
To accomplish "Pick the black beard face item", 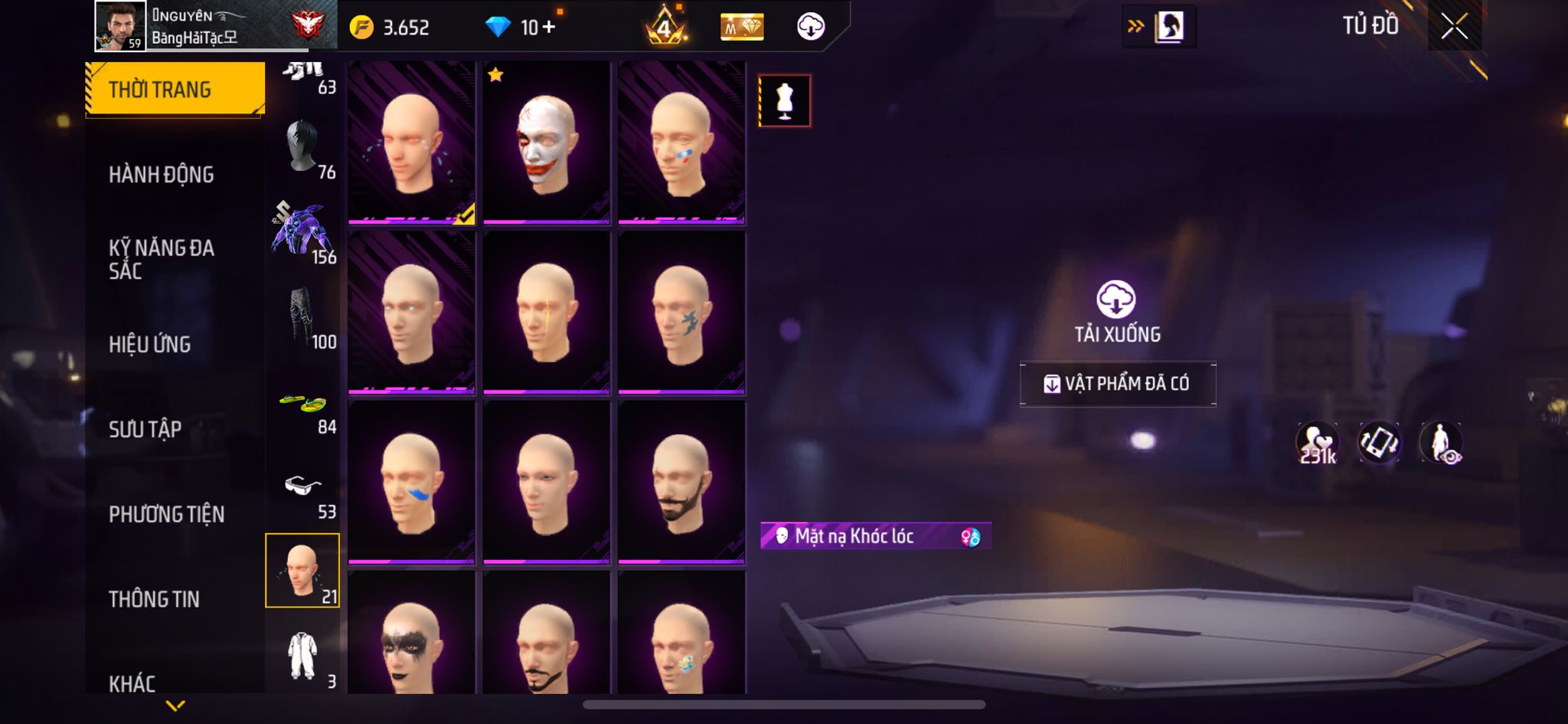I will click(x=681, y=483).
